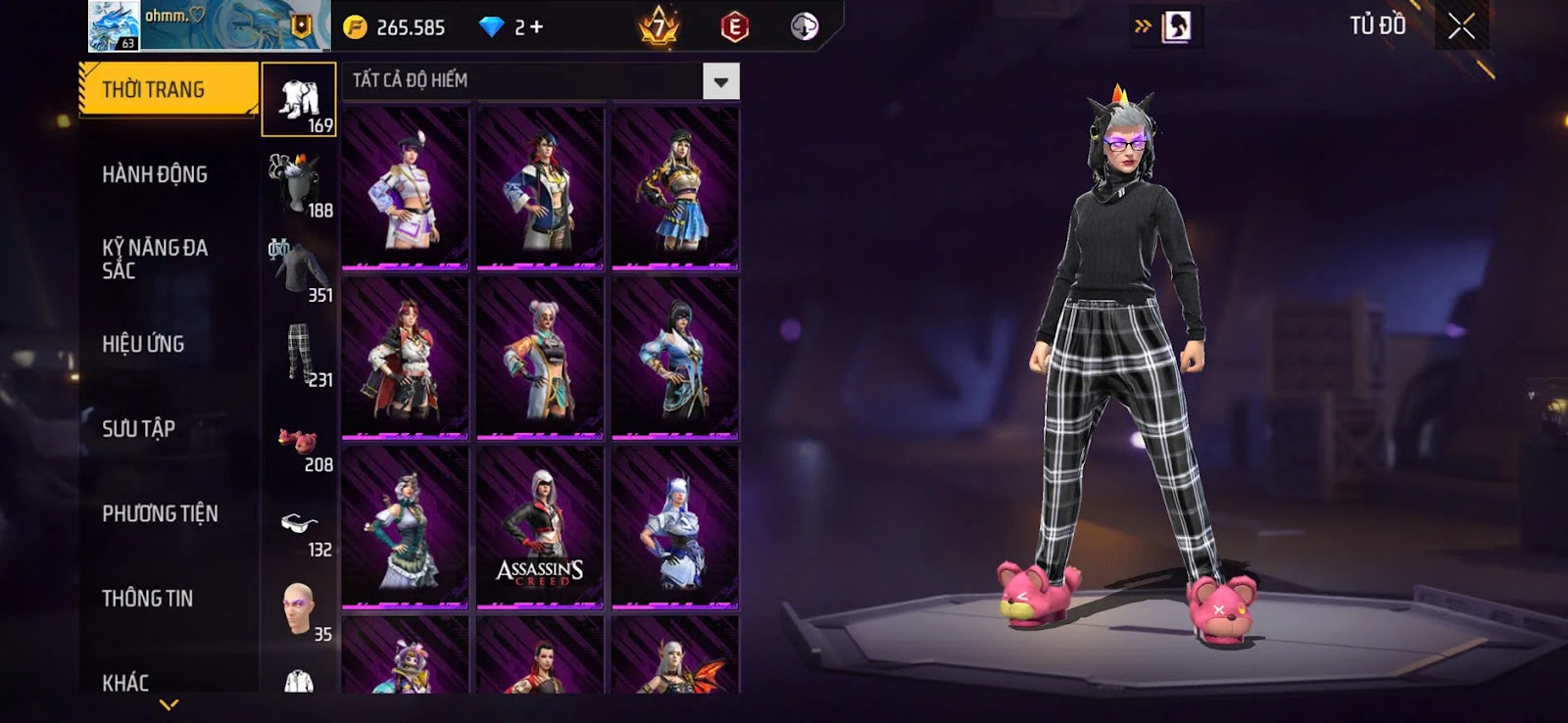
Task: Go to the Sưu Tập section
Action: [x=138, y=428]
